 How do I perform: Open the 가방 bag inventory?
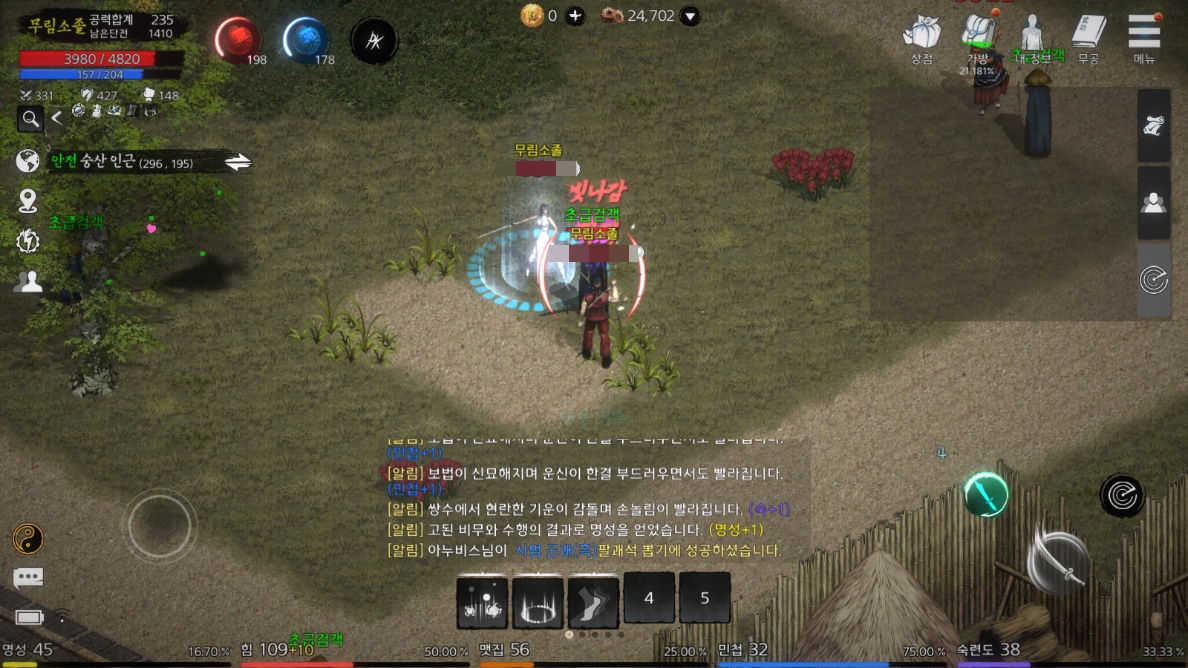tap(977, 34)
